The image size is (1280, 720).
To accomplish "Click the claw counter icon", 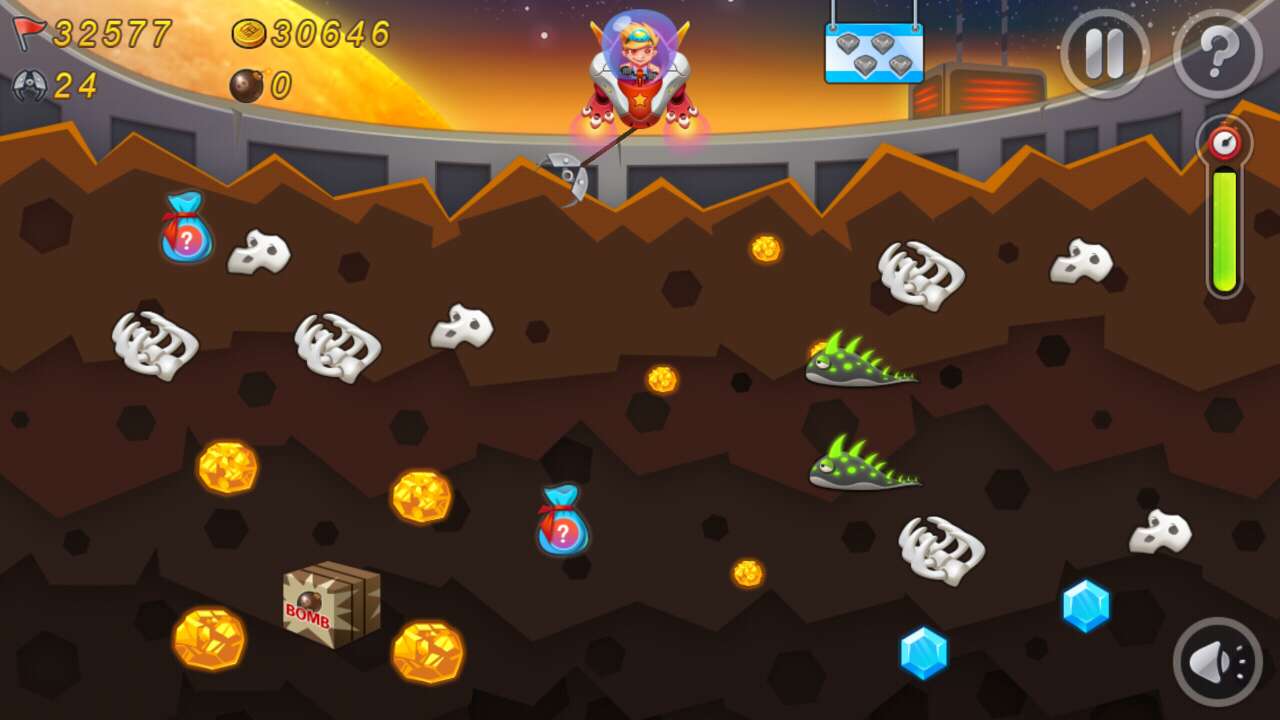I will pyautogui.click(x=28, y=82).
